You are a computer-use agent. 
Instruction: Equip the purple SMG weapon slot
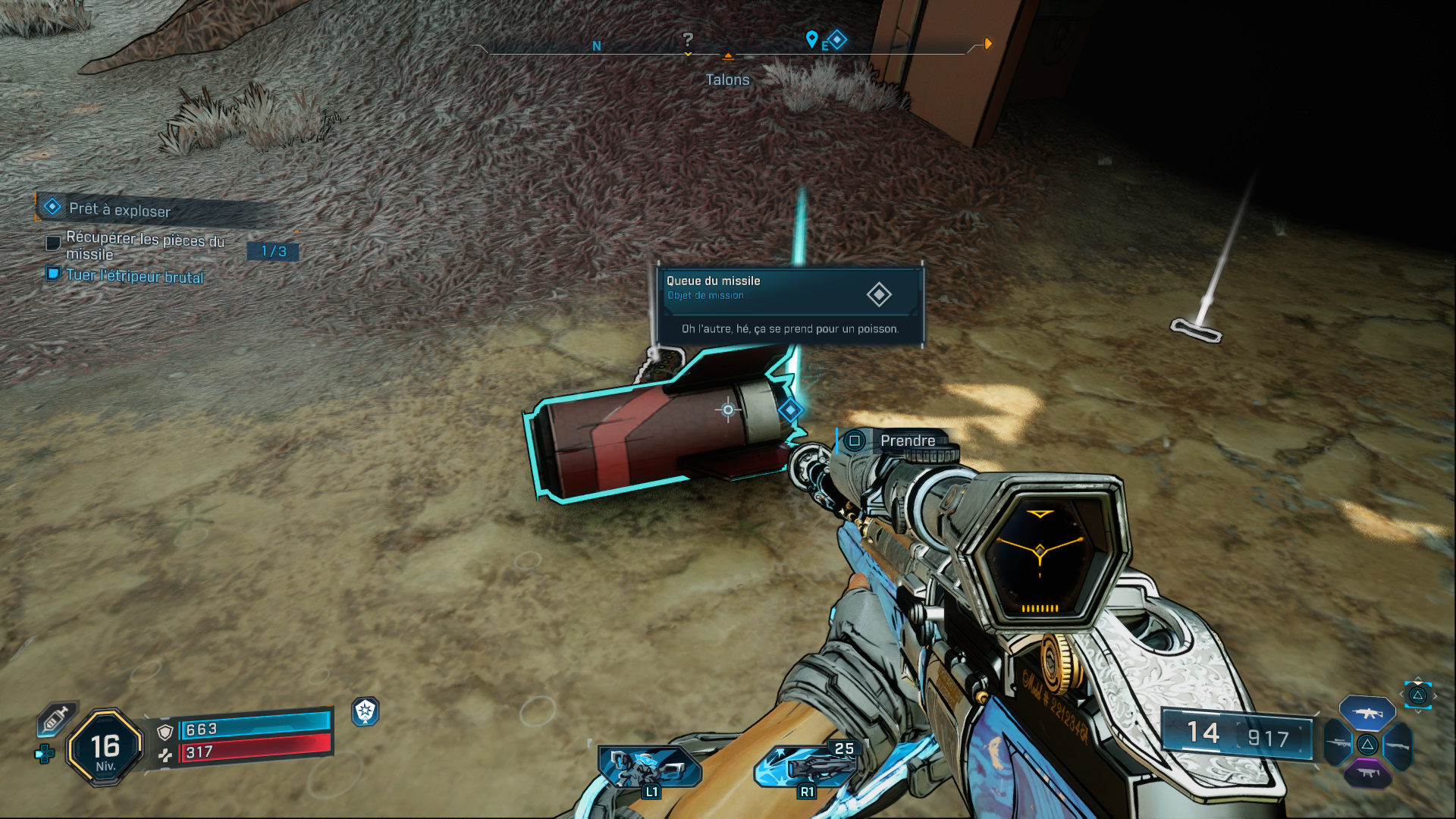coord(1367,773)
